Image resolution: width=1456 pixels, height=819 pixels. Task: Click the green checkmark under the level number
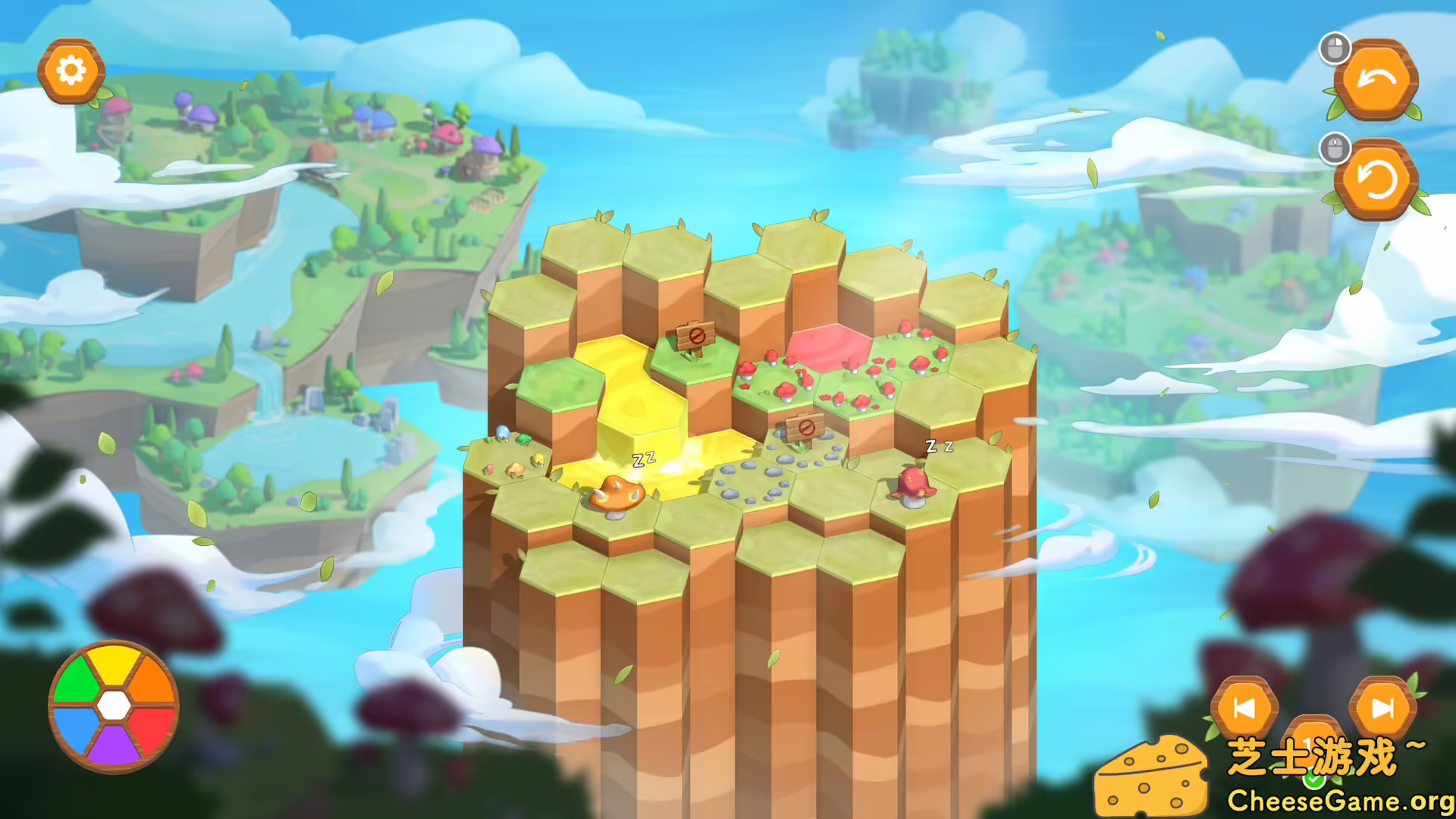[x=1313, y=781]
